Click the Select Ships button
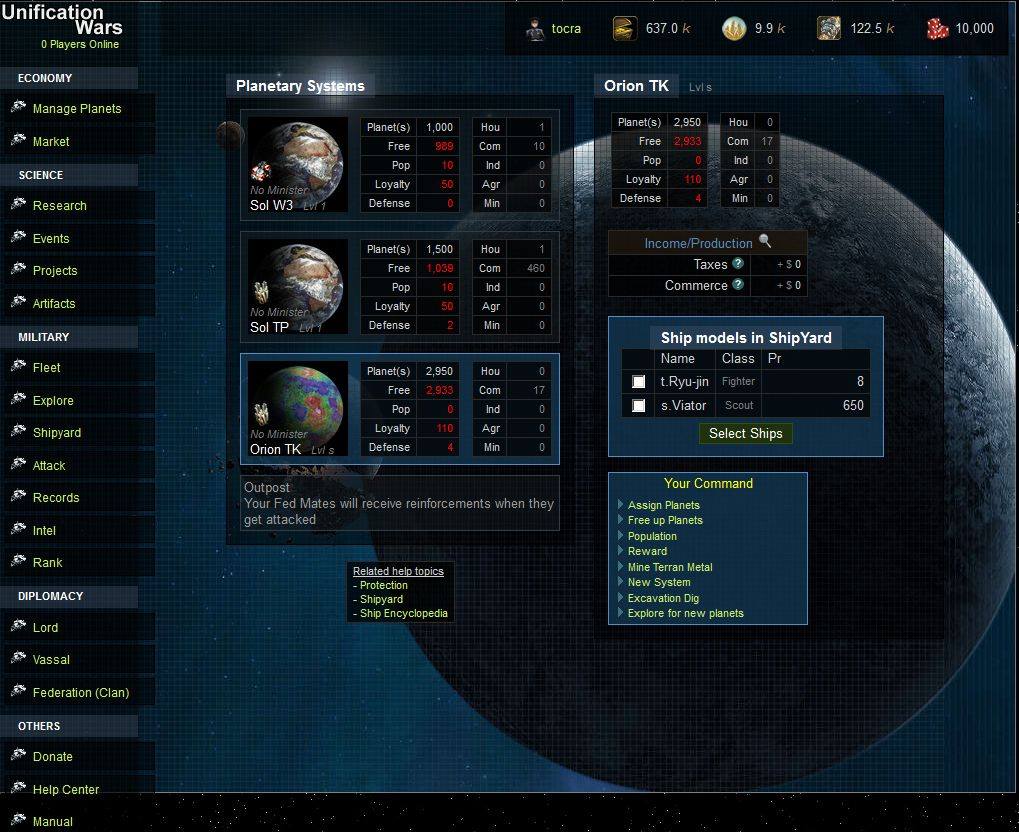Viewport: 1019px width, 832px height. pyautogui.click(x=745, y=434)
